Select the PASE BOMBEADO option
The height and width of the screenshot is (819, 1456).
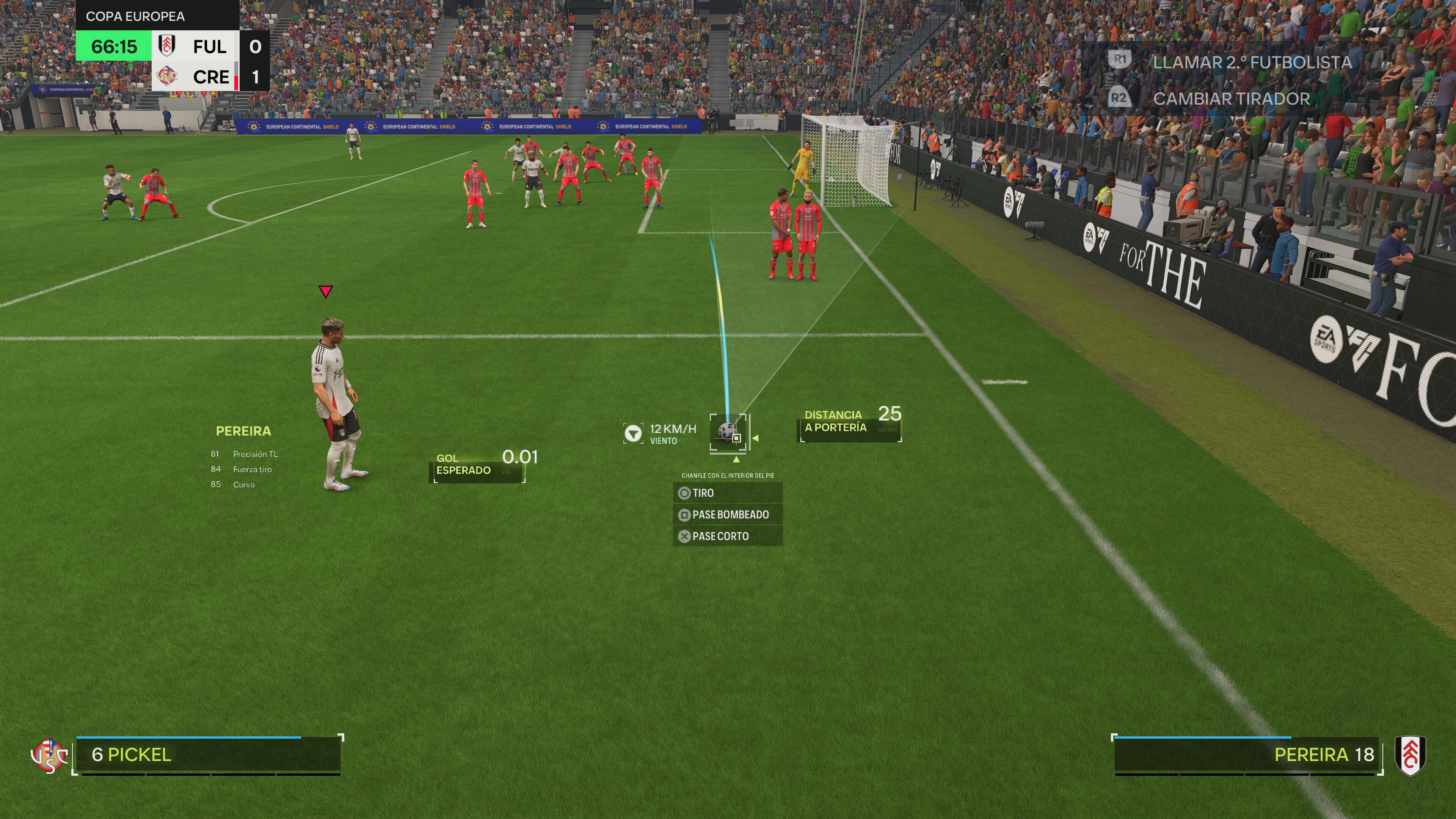727,515
